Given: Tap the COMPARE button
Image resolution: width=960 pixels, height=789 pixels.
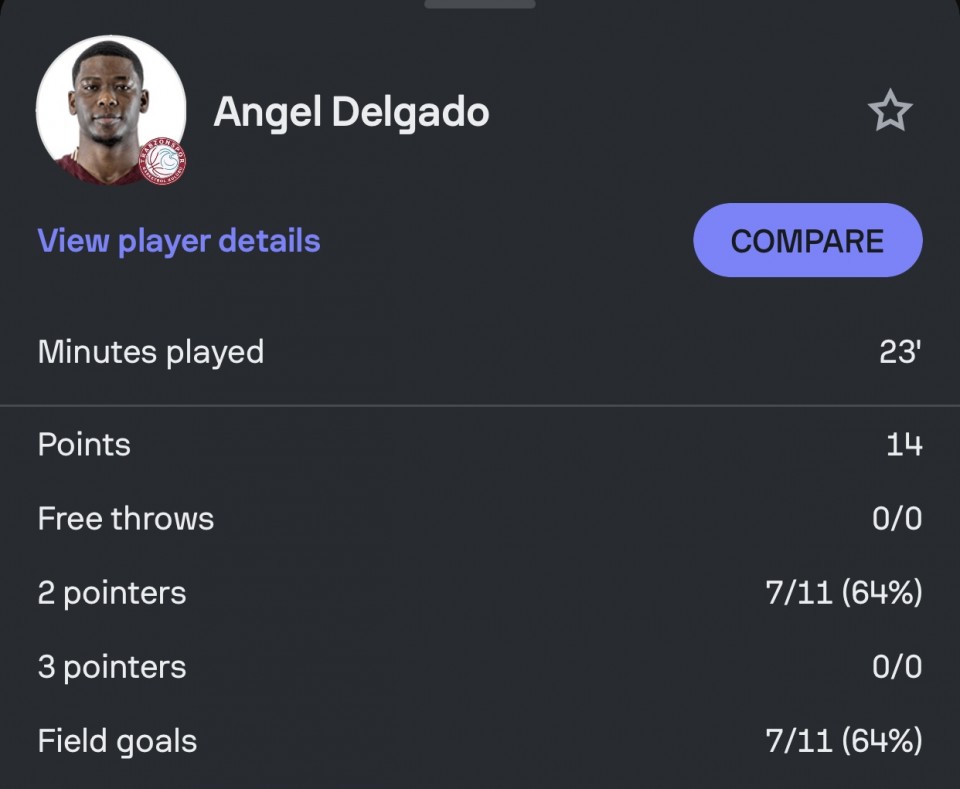Looking at the screenshot, I should 807,241.
